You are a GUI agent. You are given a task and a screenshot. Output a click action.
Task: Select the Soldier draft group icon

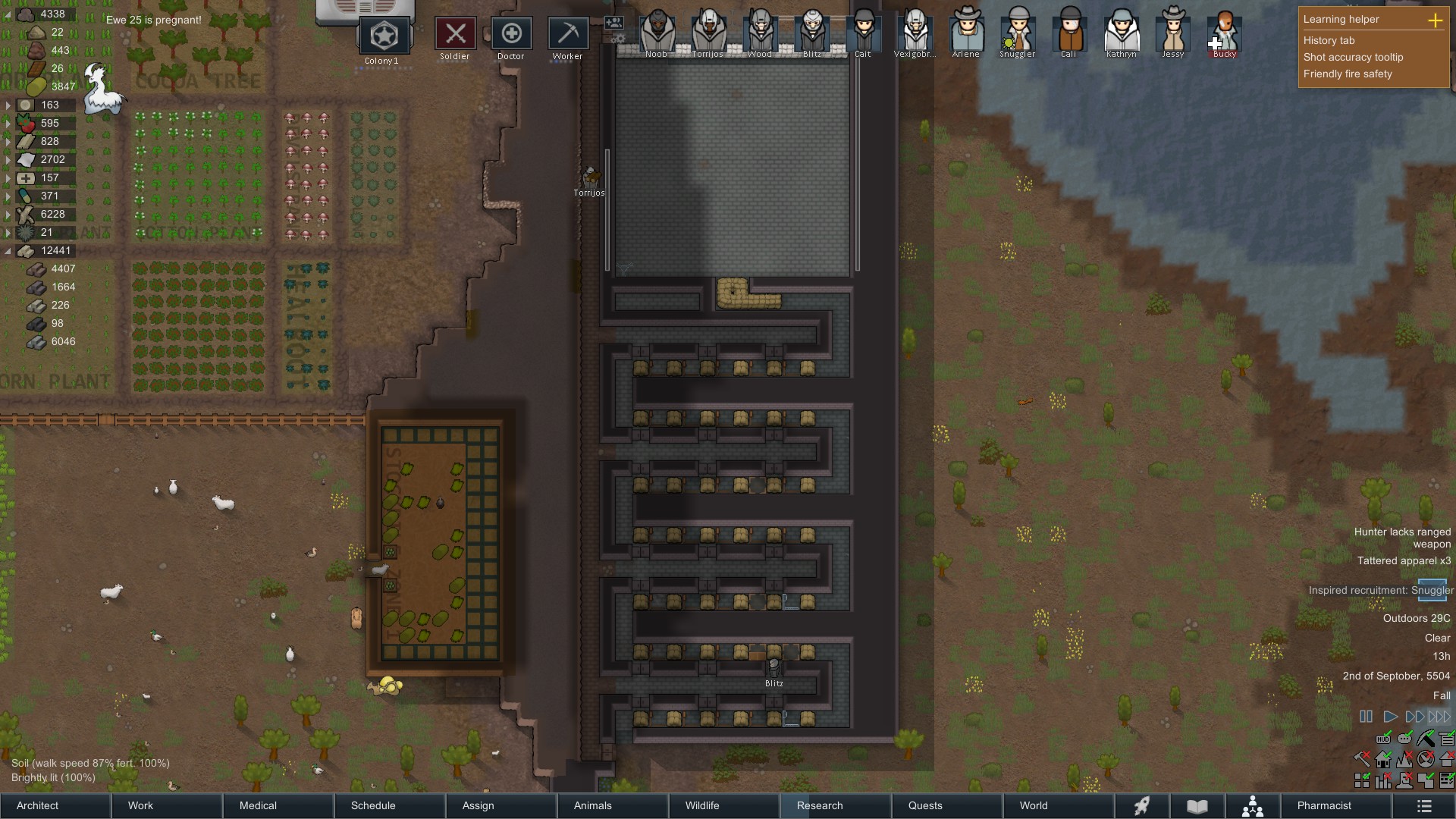pos(454,33)
